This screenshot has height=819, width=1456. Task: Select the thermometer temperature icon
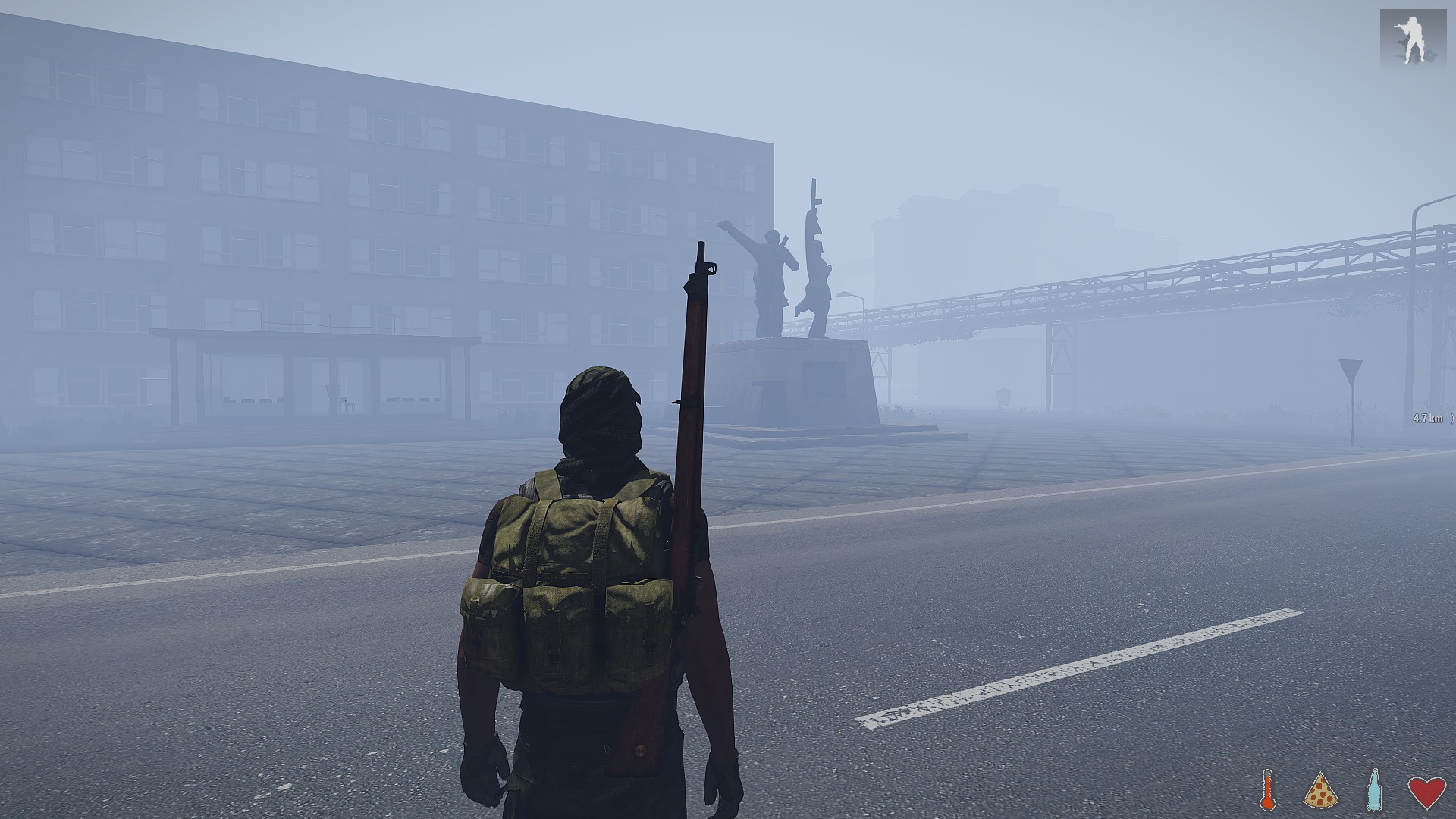click(1267, 791)
